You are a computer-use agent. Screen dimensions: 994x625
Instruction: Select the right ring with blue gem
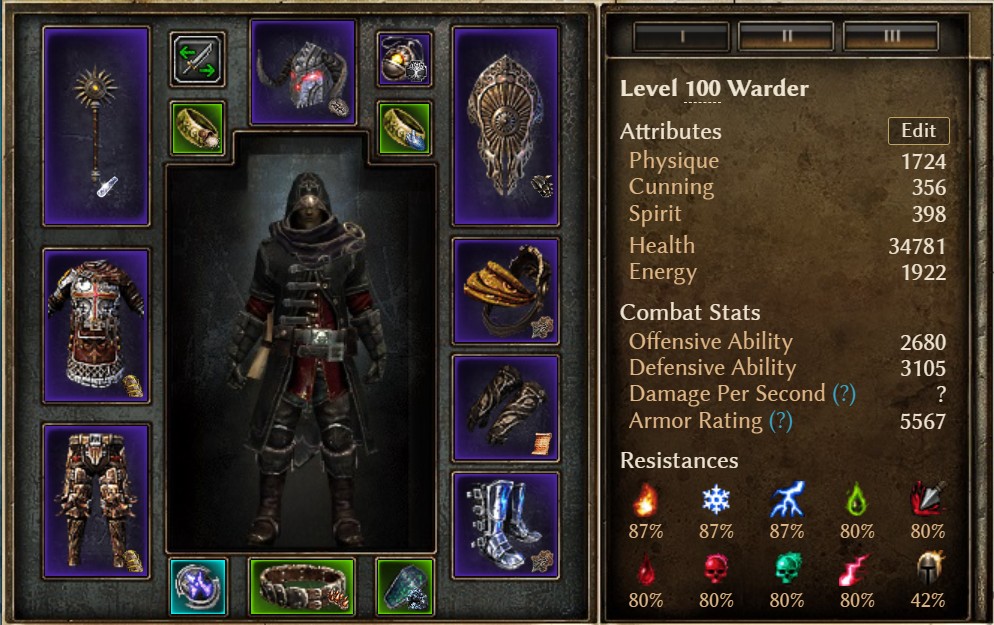[405, 128]
